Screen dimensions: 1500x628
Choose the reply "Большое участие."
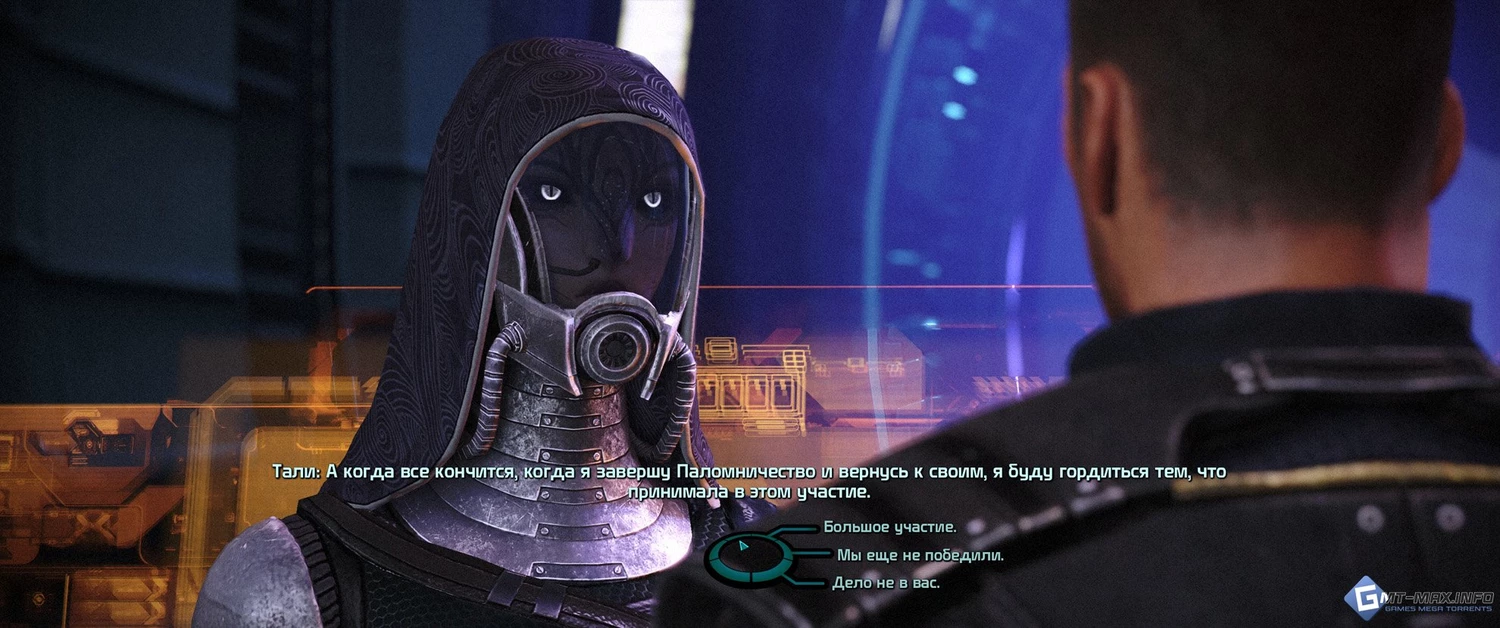(890, 526)
